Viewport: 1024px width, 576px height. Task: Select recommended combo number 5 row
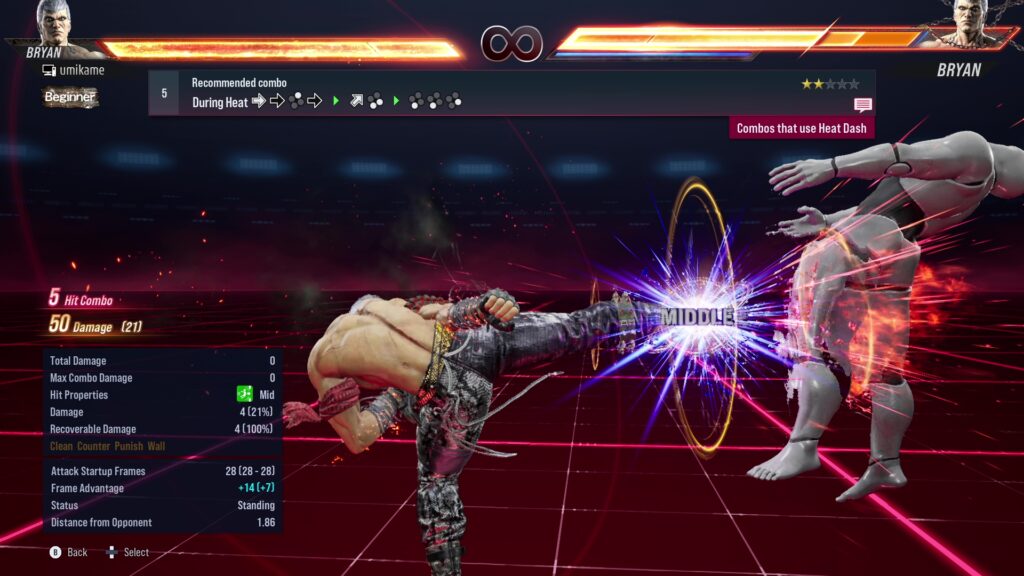point(511,92)
